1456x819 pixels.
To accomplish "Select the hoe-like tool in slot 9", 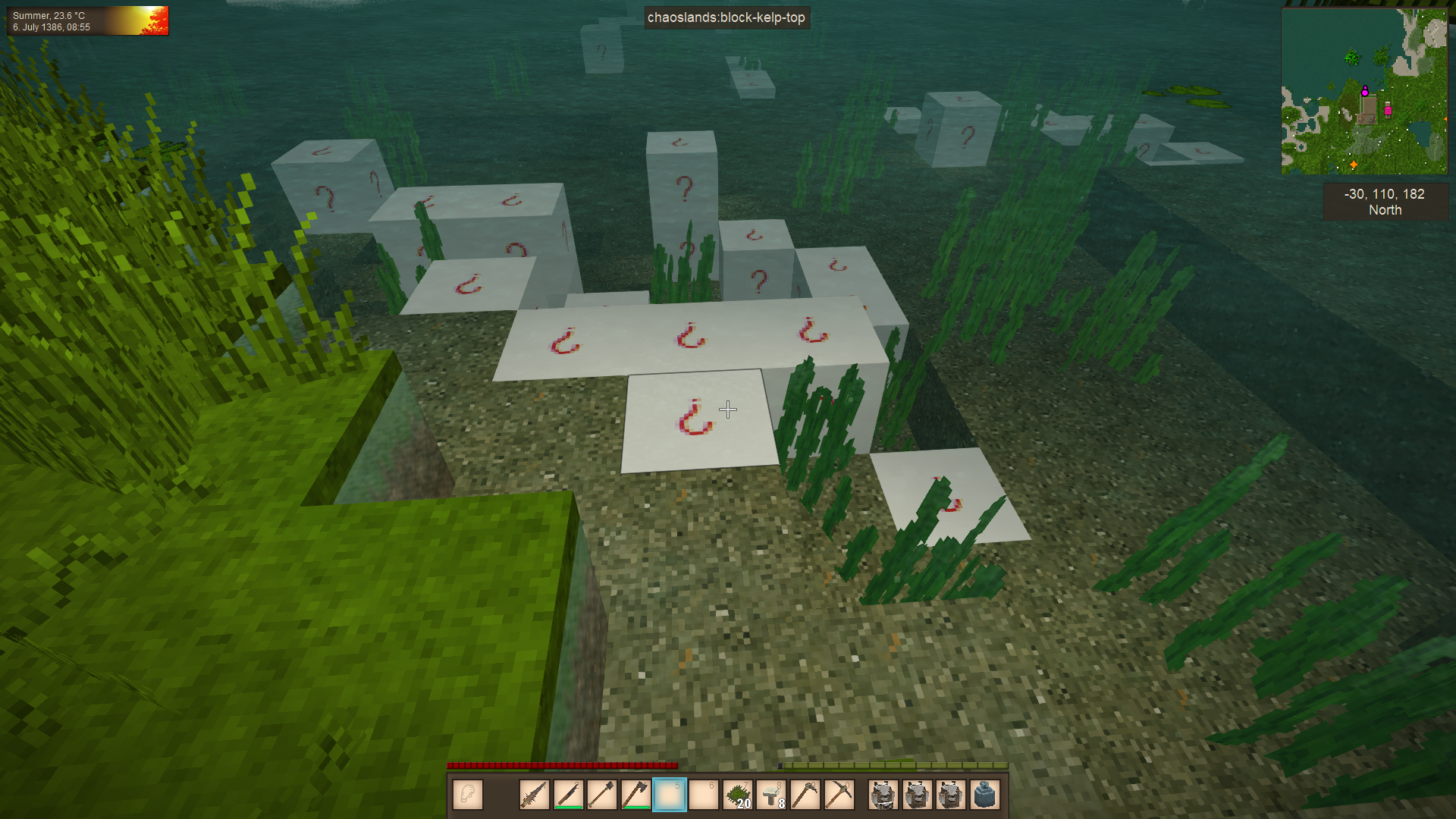I will click(805, 795).
